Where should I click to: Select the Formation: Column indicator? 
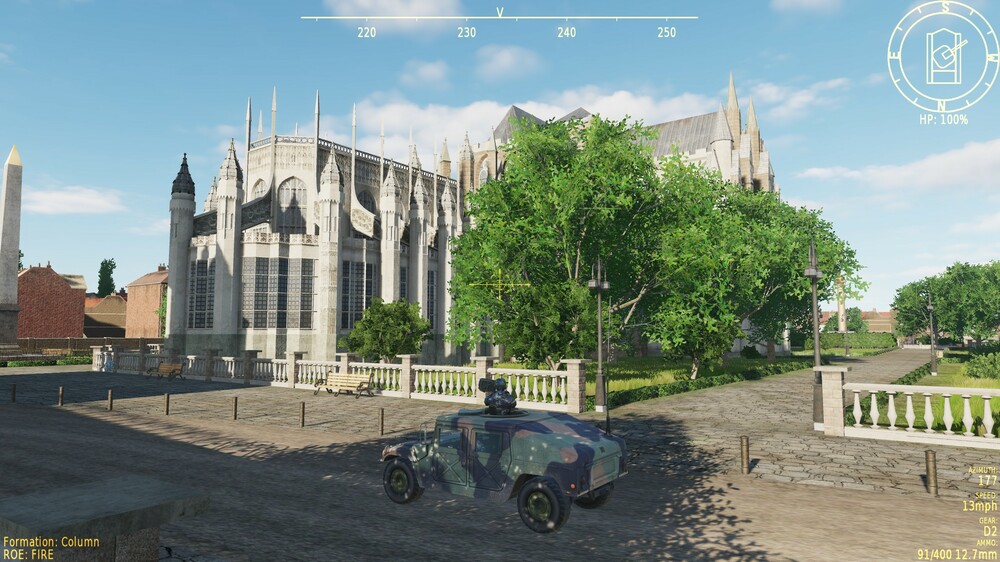point(51,542)
